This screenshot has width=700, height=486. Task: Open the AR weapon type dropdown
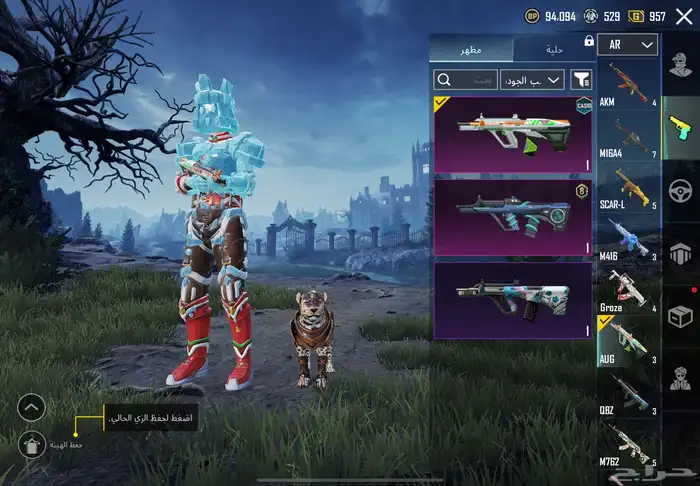pyautogui.click(x=627, y=45)
